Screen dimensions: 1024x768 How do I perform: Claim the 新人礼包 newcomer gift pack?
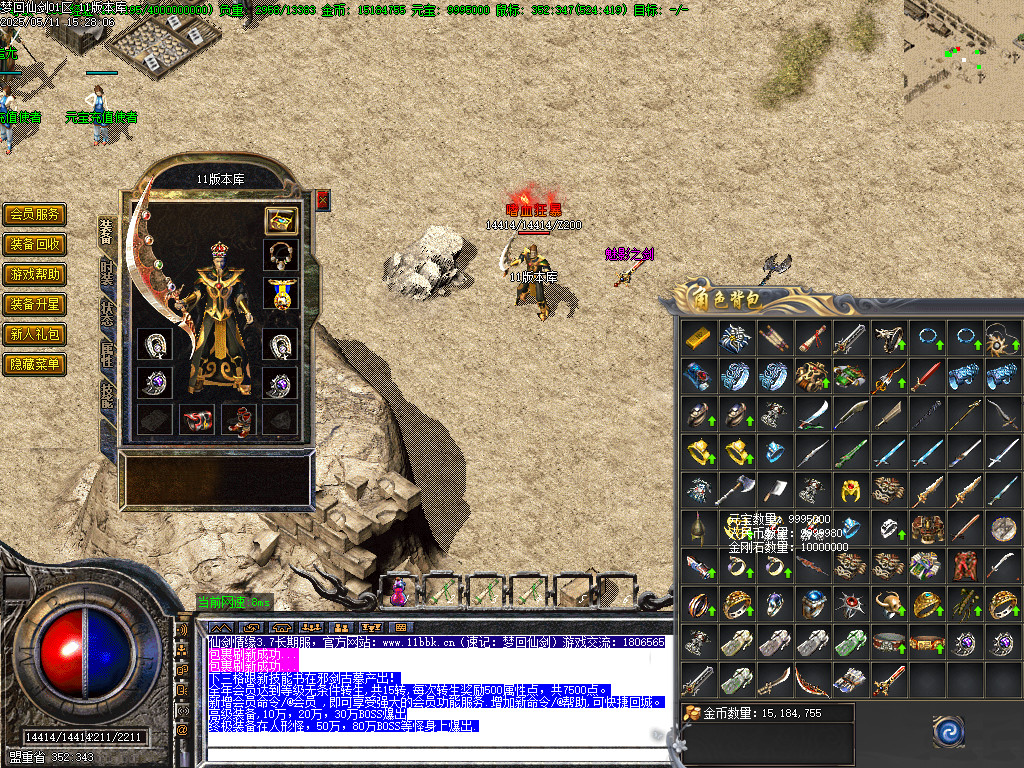click(35, 334)
